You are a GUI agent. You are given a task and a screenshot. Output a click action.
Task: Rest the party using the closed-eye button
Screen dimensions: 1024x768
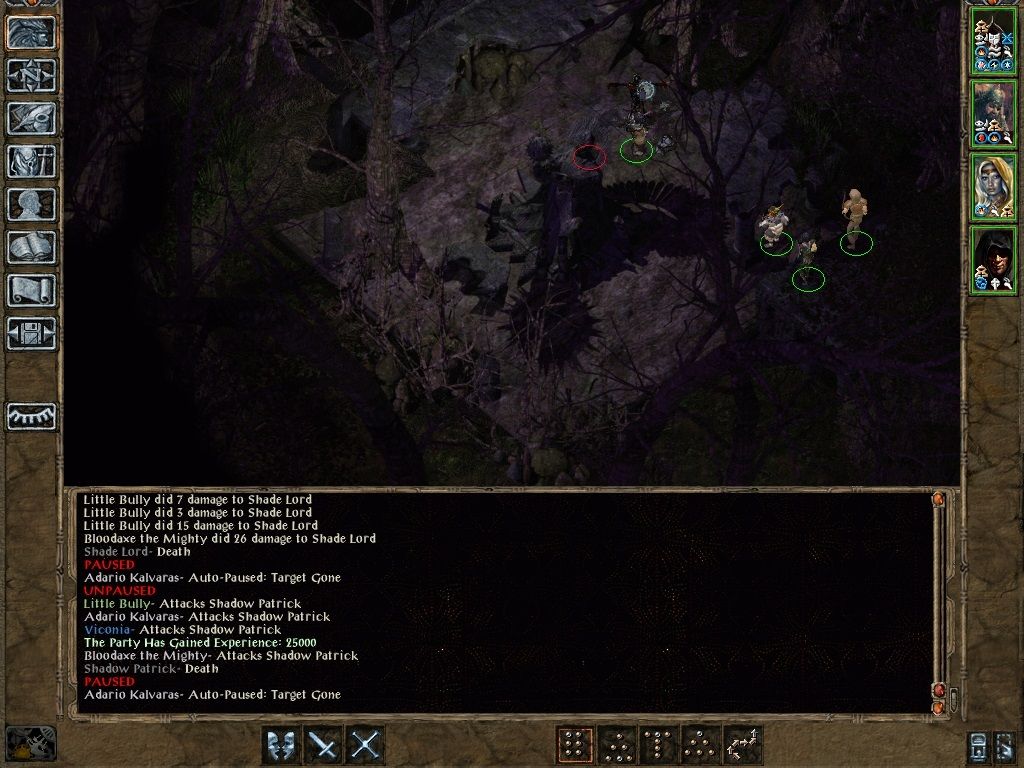[x=31, y=416]
